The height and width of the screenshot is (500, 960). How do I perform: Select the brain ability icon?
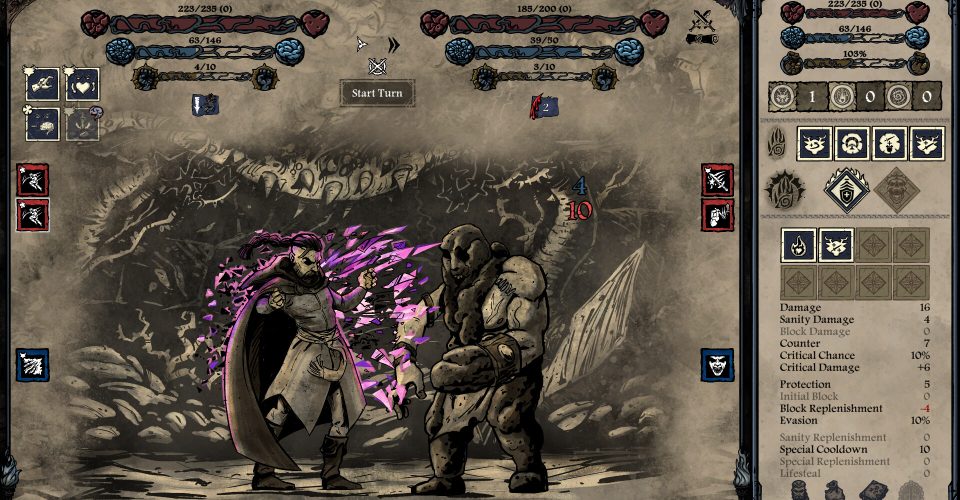click(x=42, y=122)
